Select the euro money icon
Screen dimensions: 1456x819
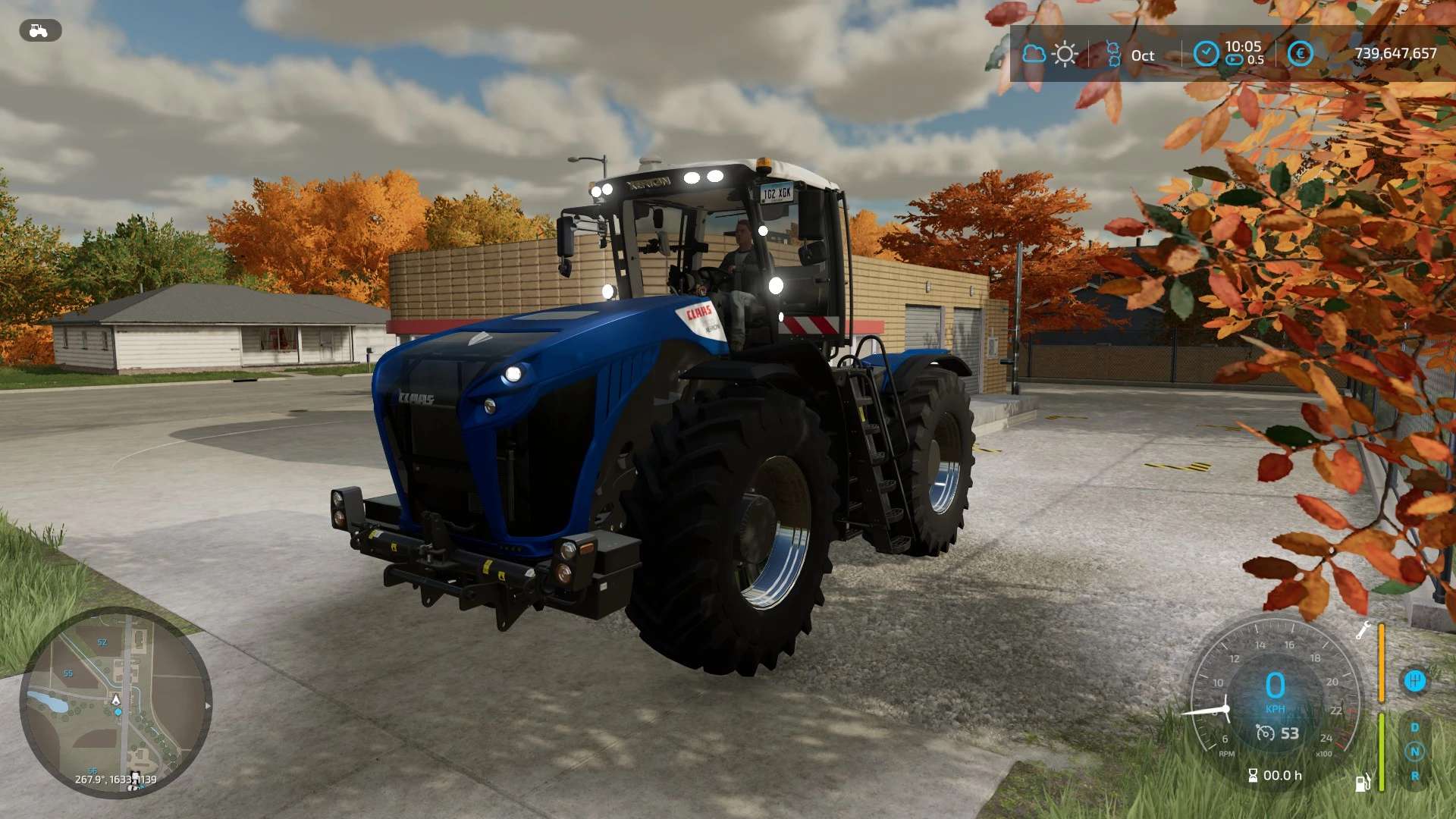(1300, 54)
